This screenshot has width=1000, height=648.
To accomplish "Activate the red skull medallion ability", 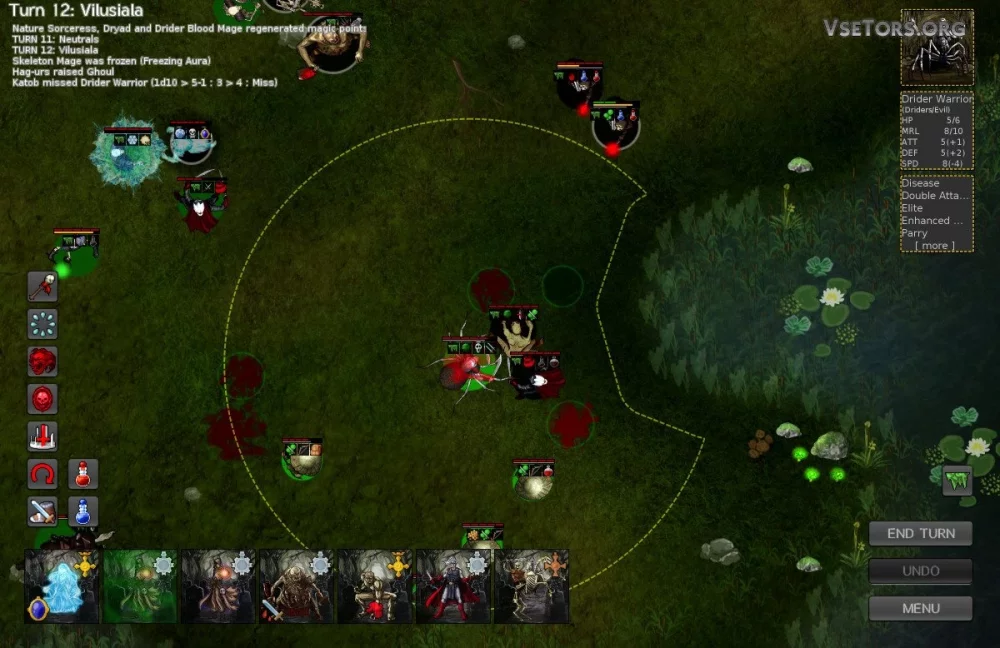I will pyautogui.click(x=42, y=399).
